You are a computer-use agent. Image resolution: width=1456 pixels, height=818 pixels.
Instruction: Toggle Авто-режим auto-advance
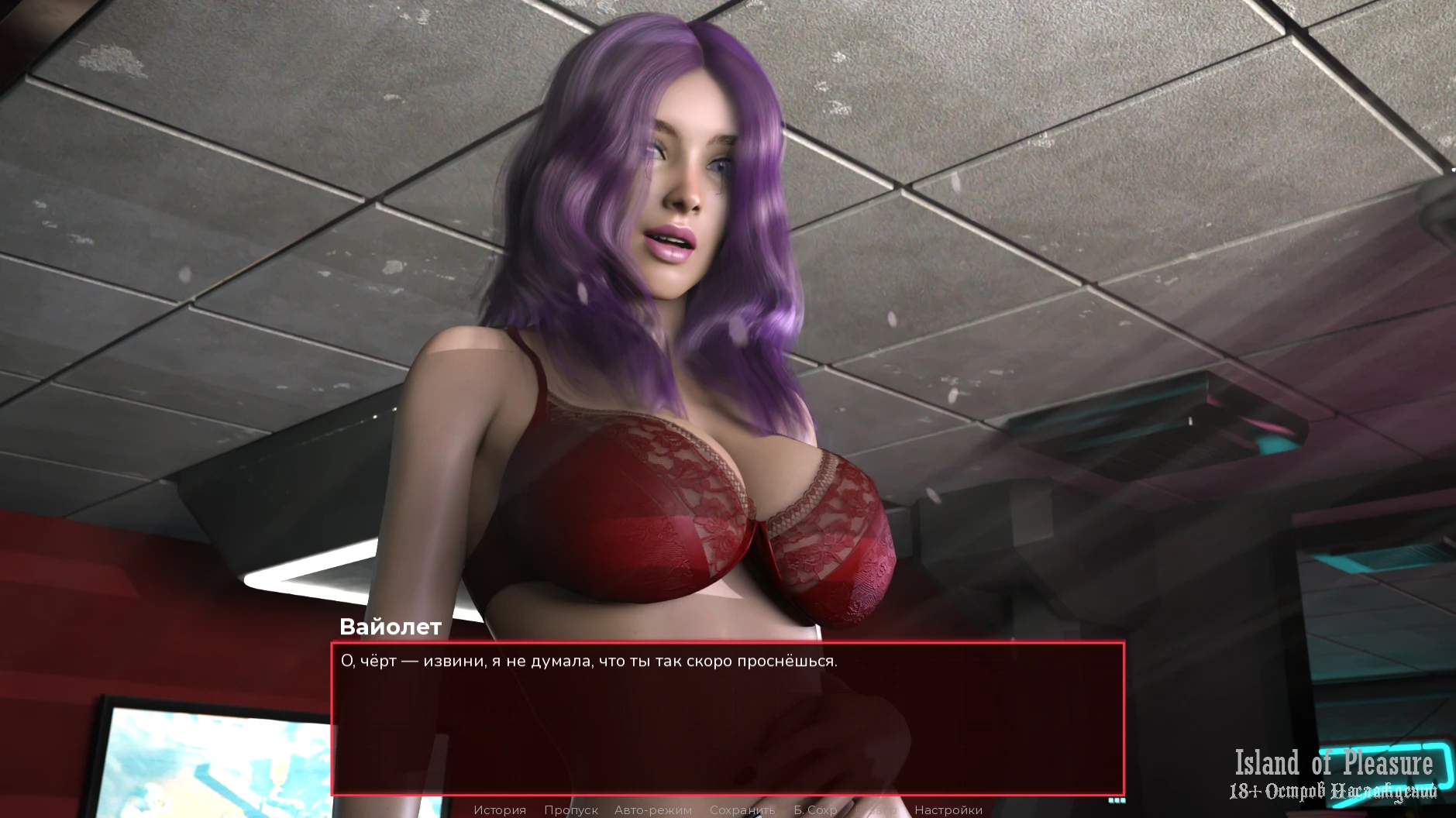[x=653, y=809]
